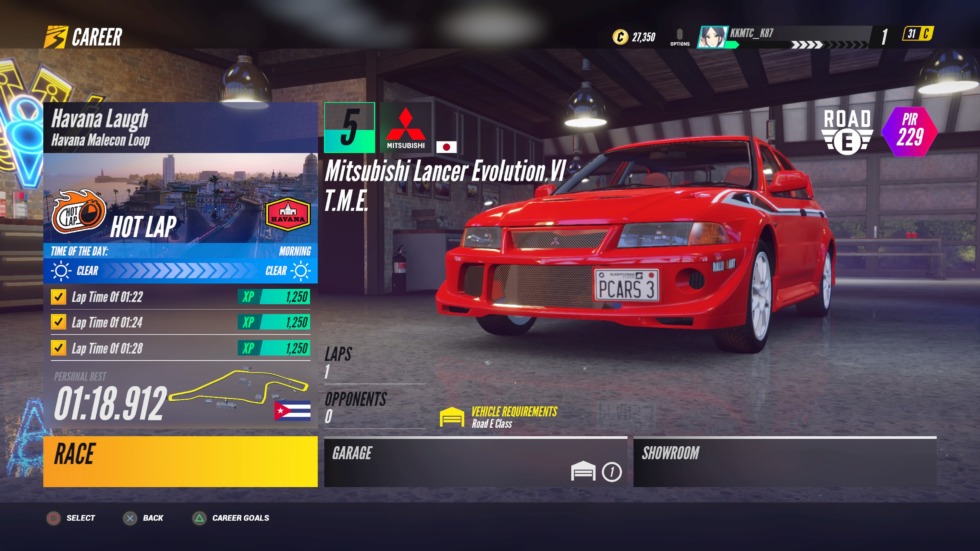
Task: Click the Vehicle Requirements garage icon
Action: coord(453,417)
